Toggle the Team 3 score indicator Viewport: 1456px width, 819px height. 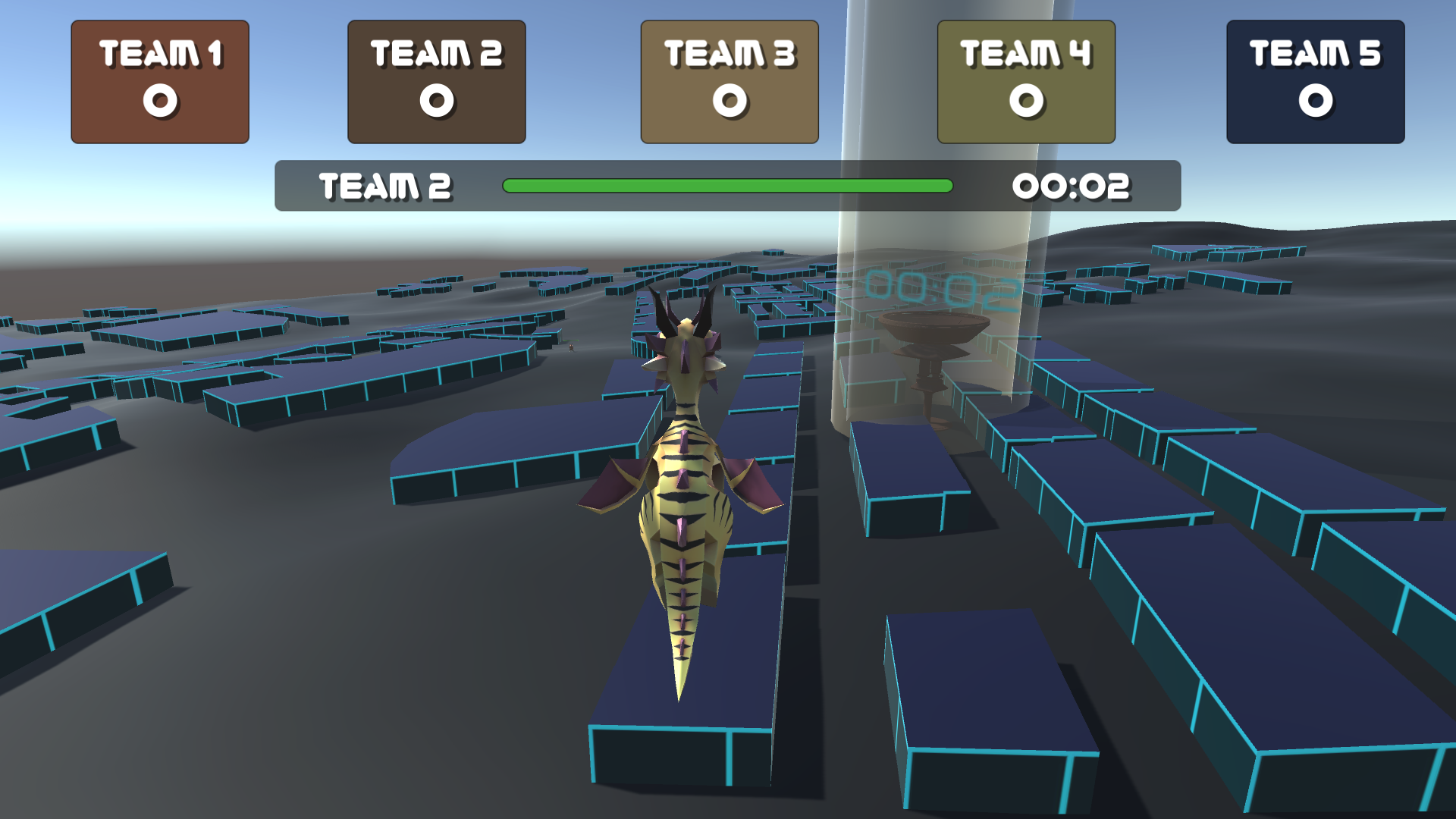730,101
